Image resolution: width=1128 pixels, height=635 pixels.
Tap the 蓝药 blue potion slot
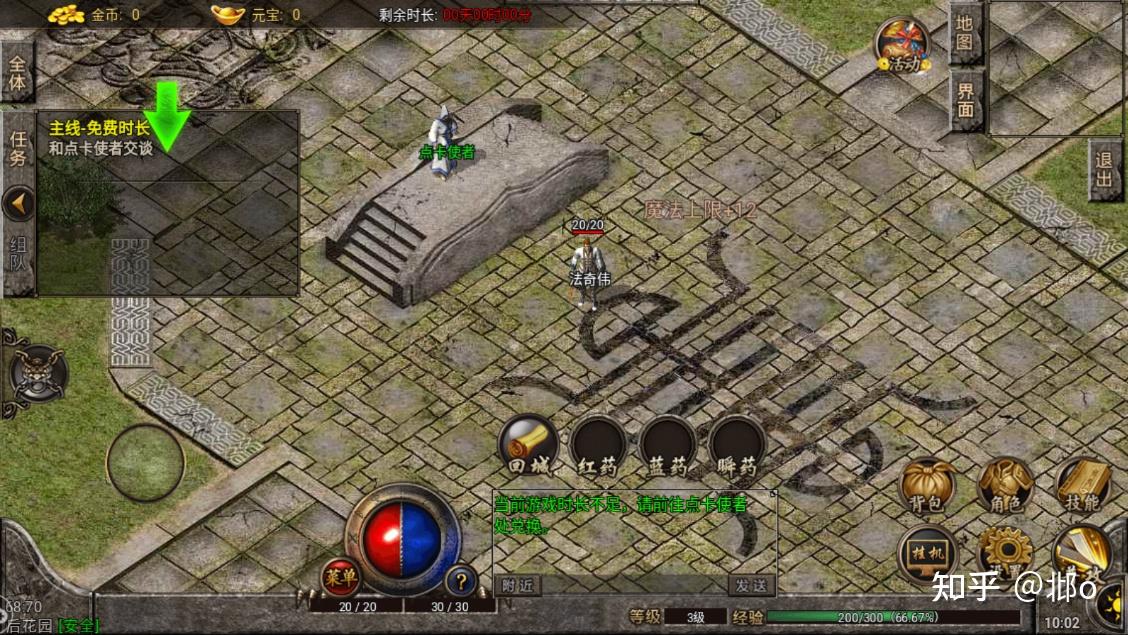(x=668, y=446)
